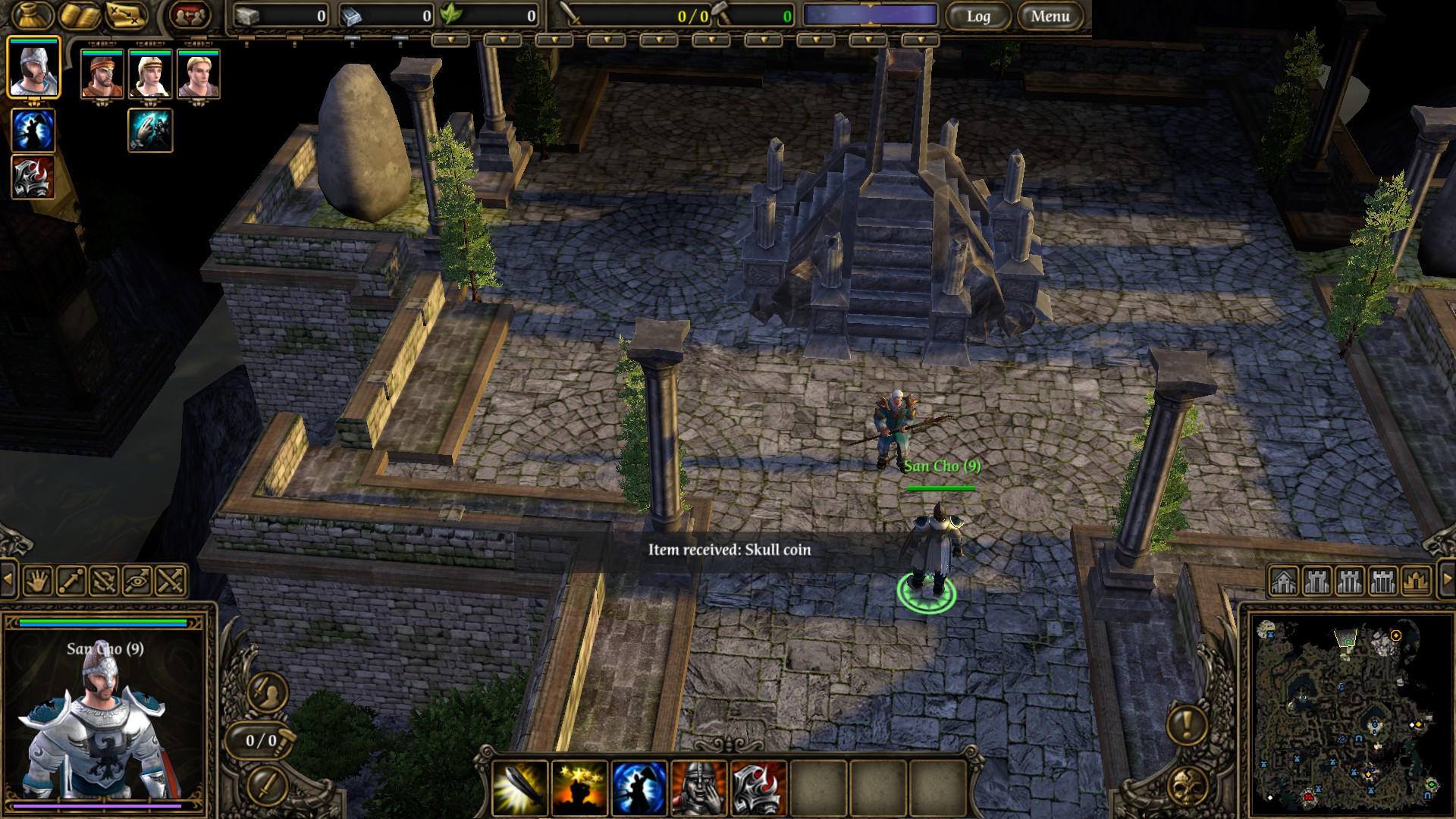Screen dimensions: 1456x819
Task: Open the Log panel
Action: [978, 16]
